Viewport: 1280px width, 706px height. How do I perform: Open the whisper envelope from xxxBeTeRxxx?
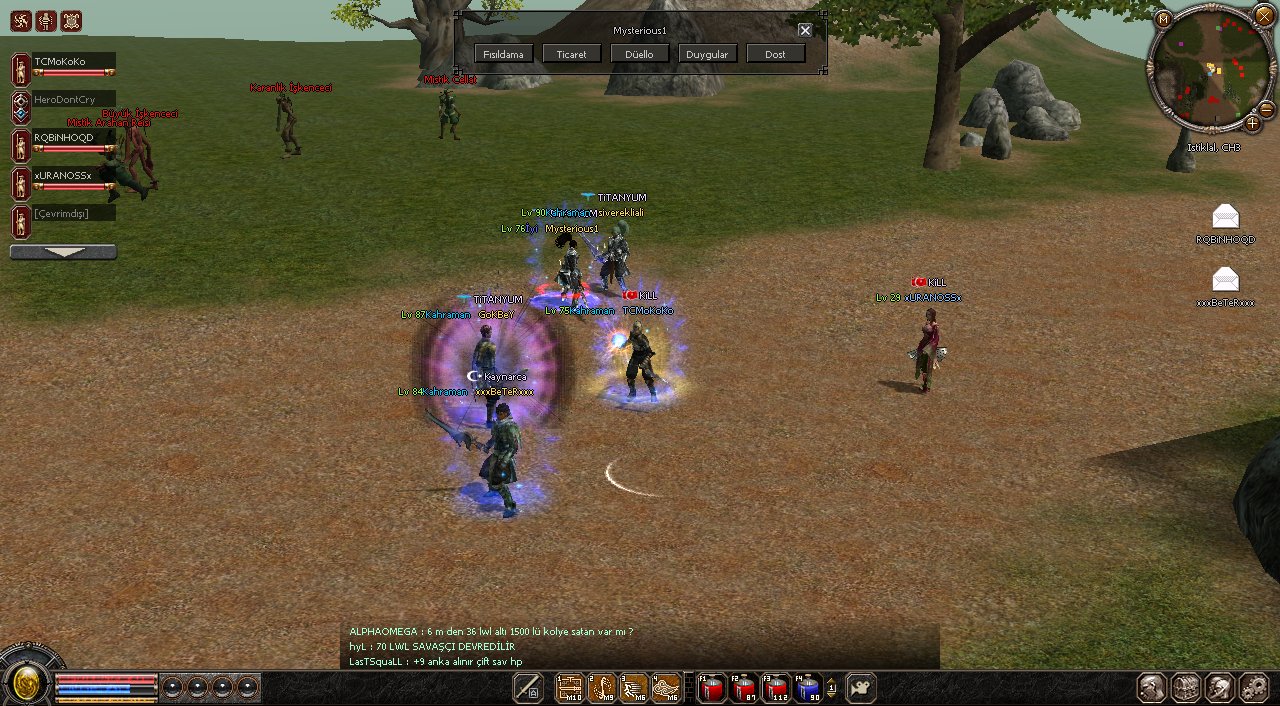(1225, 279)
